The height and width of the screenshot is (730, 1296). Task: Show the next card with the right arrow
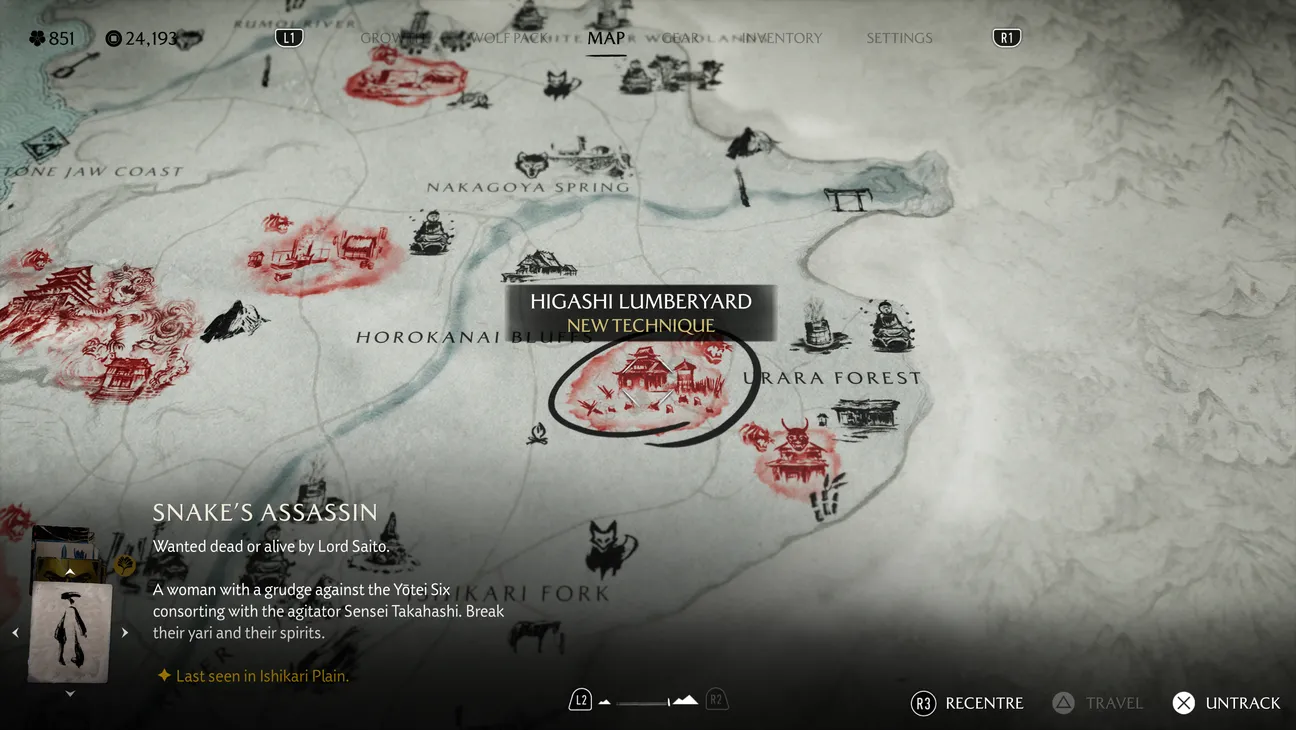coord(125,632)
